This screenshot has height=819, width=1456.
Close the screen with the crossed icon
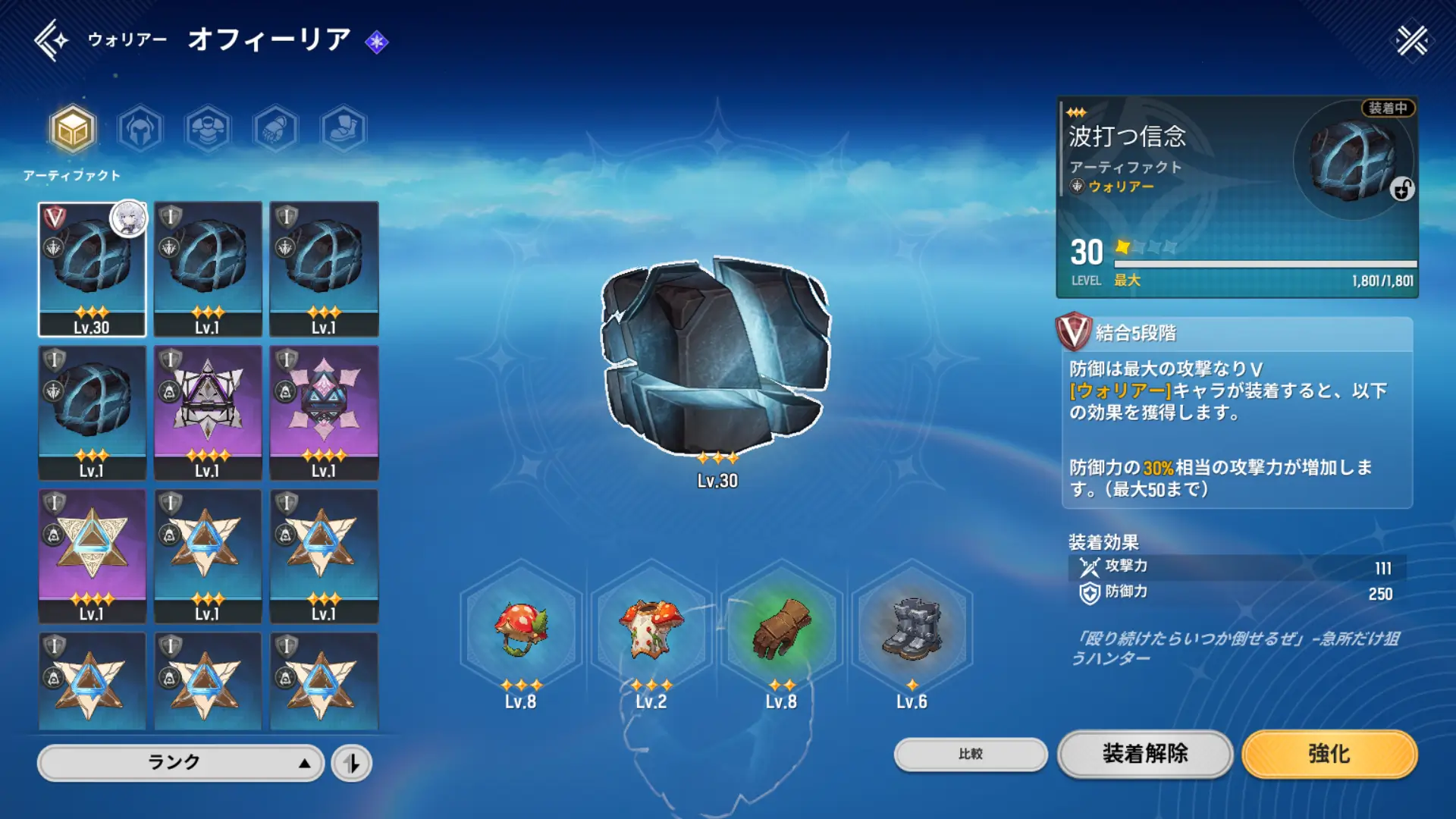pos(1411,40)
